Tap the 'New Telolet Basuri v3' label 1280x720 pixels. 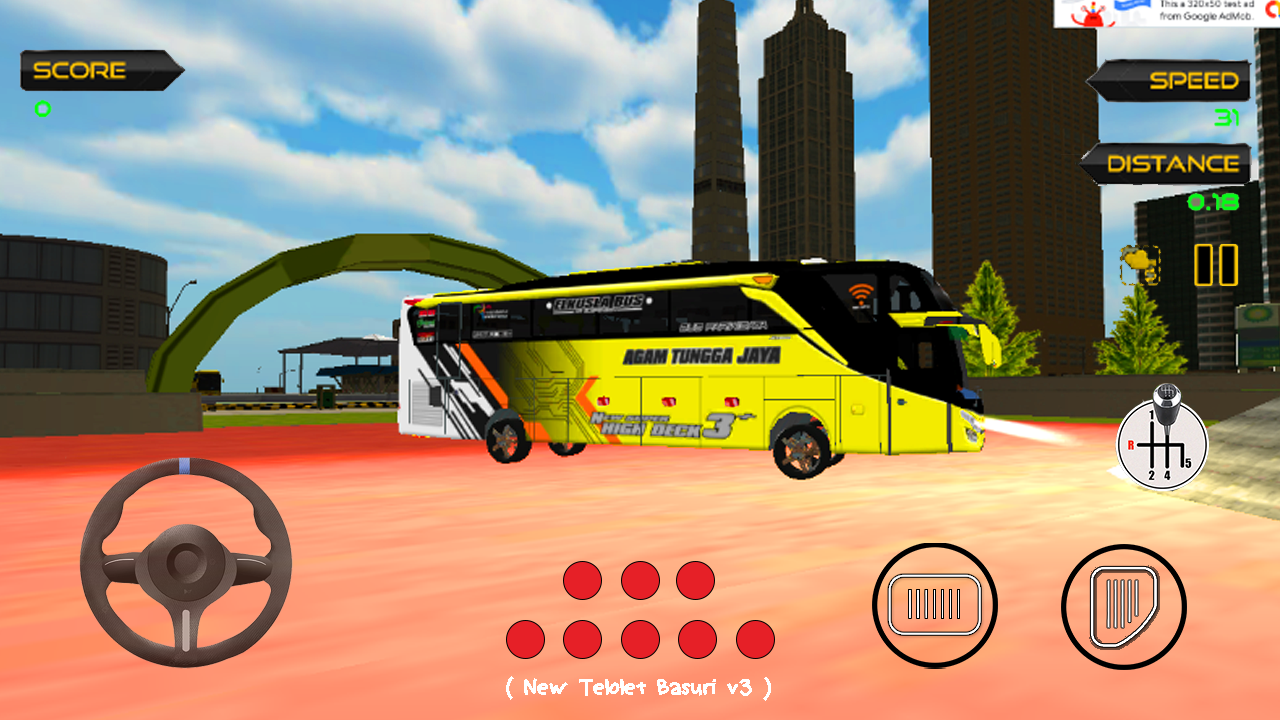click(638, 687)
